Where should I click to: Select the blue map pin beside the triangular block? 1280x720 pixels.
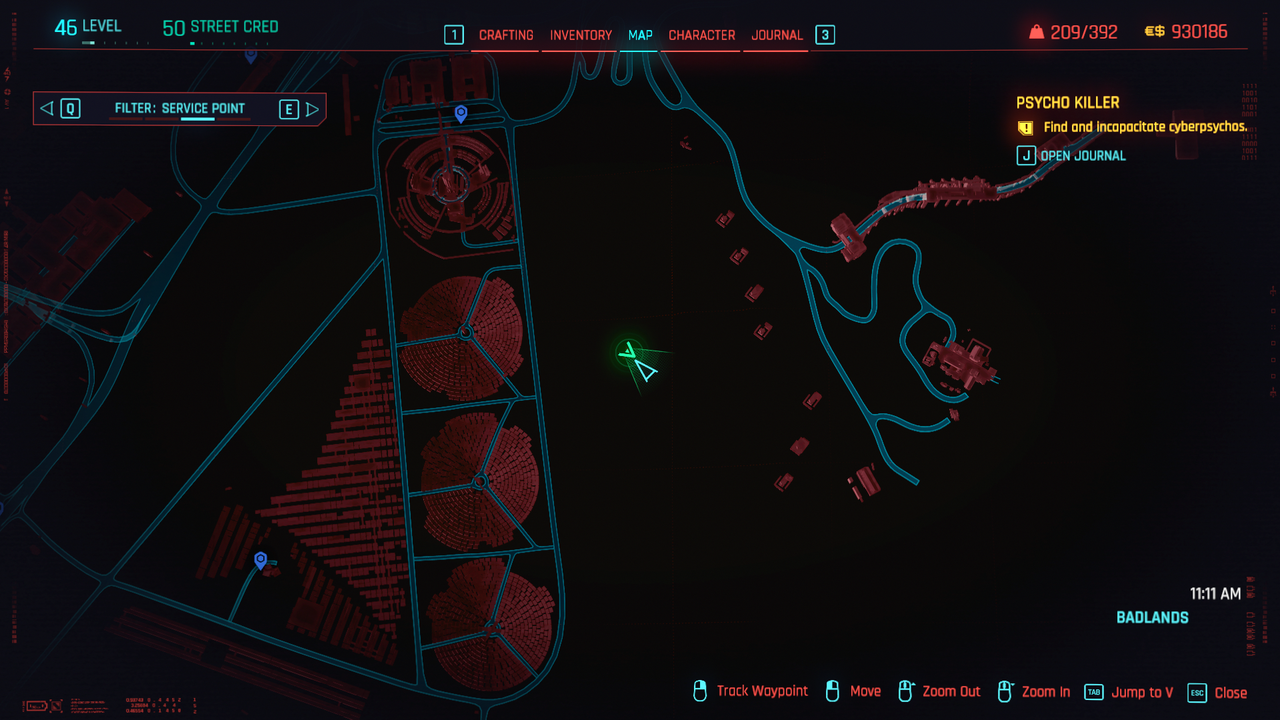coord(261,560)
